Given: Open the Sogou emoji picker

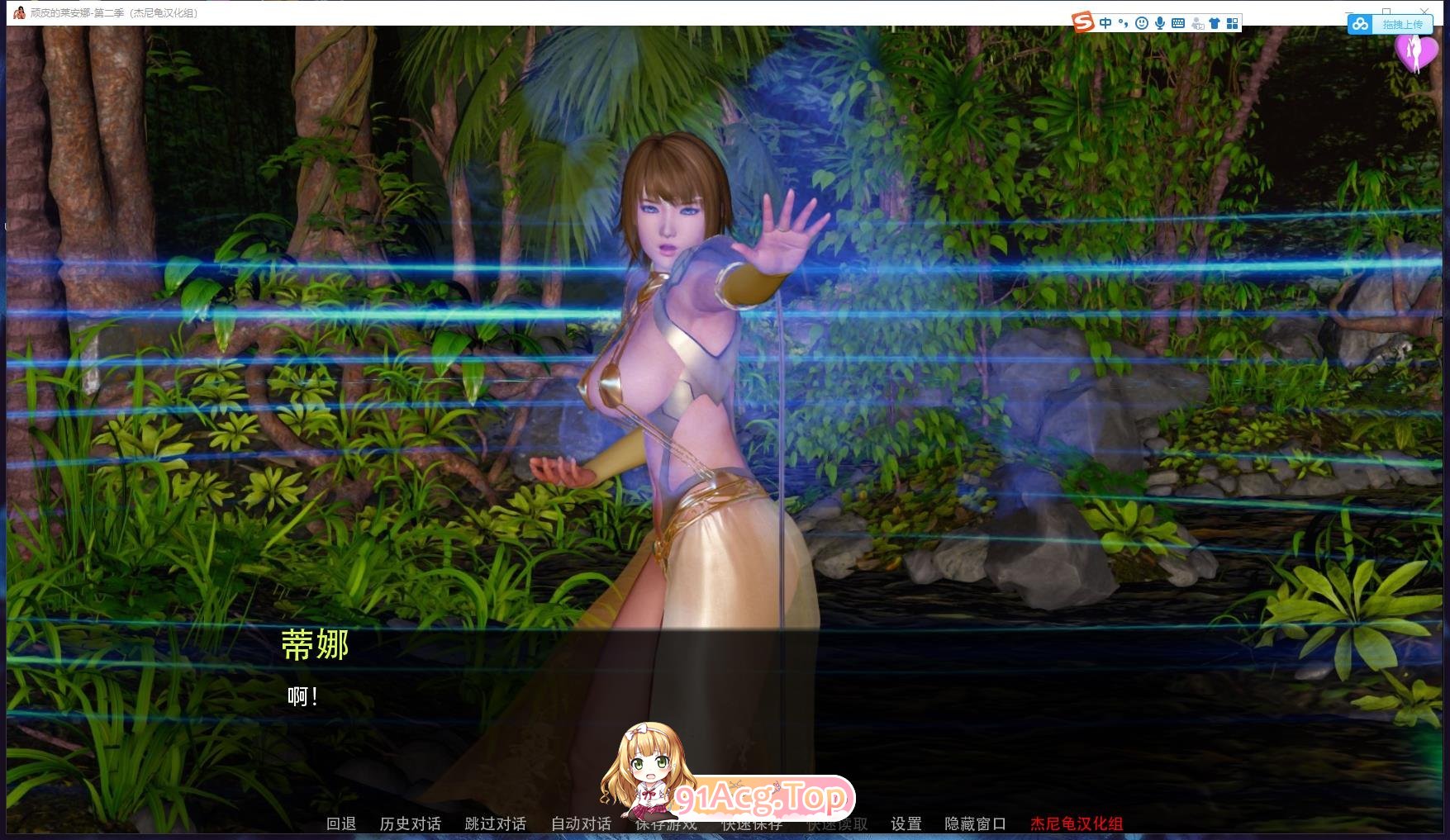Looking at the screenshot, I should point(1141,22).
